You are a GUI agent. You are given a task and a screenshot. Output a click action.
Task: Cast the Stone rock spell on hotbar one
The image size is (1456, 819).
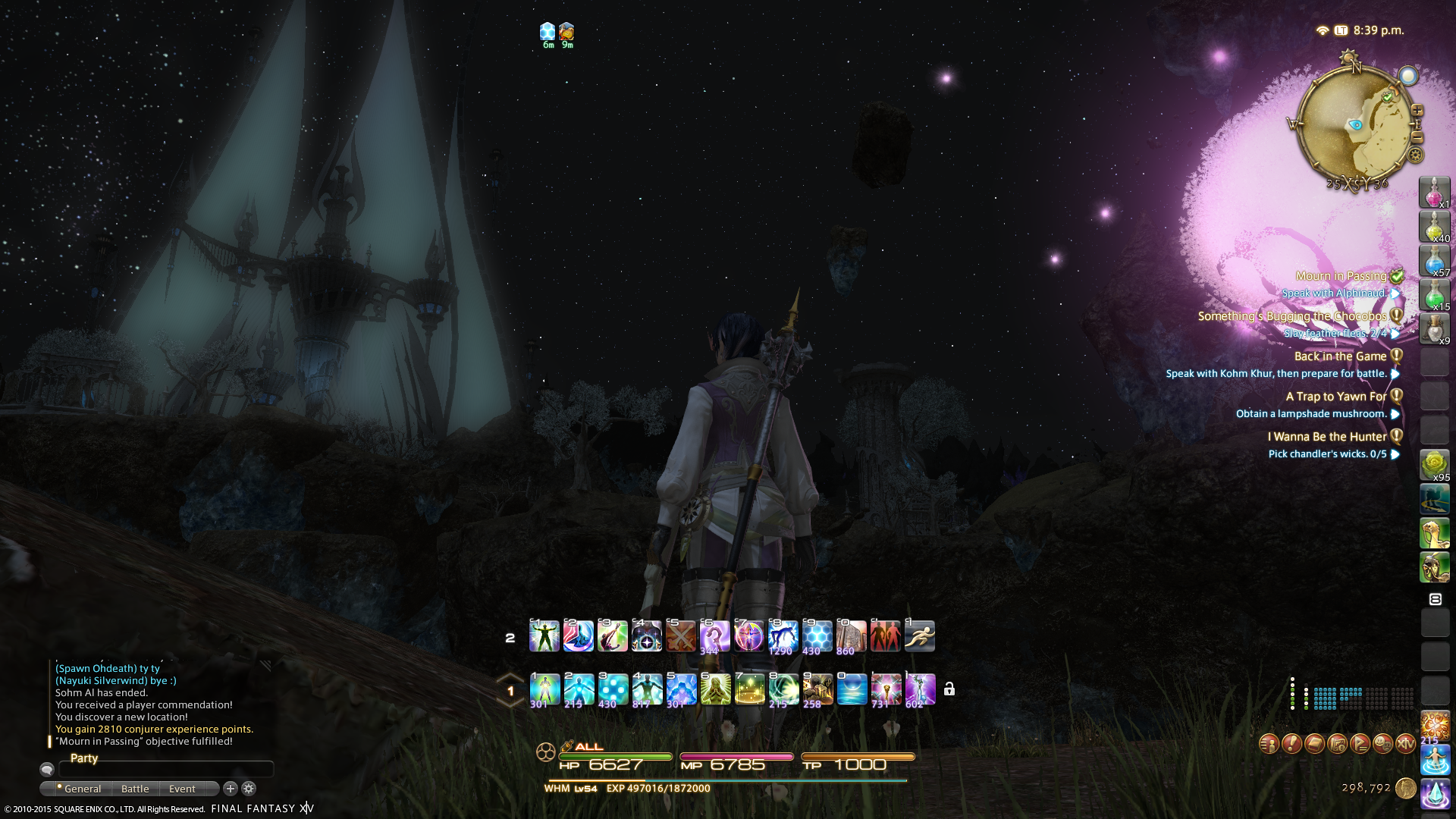coord(817,689)
